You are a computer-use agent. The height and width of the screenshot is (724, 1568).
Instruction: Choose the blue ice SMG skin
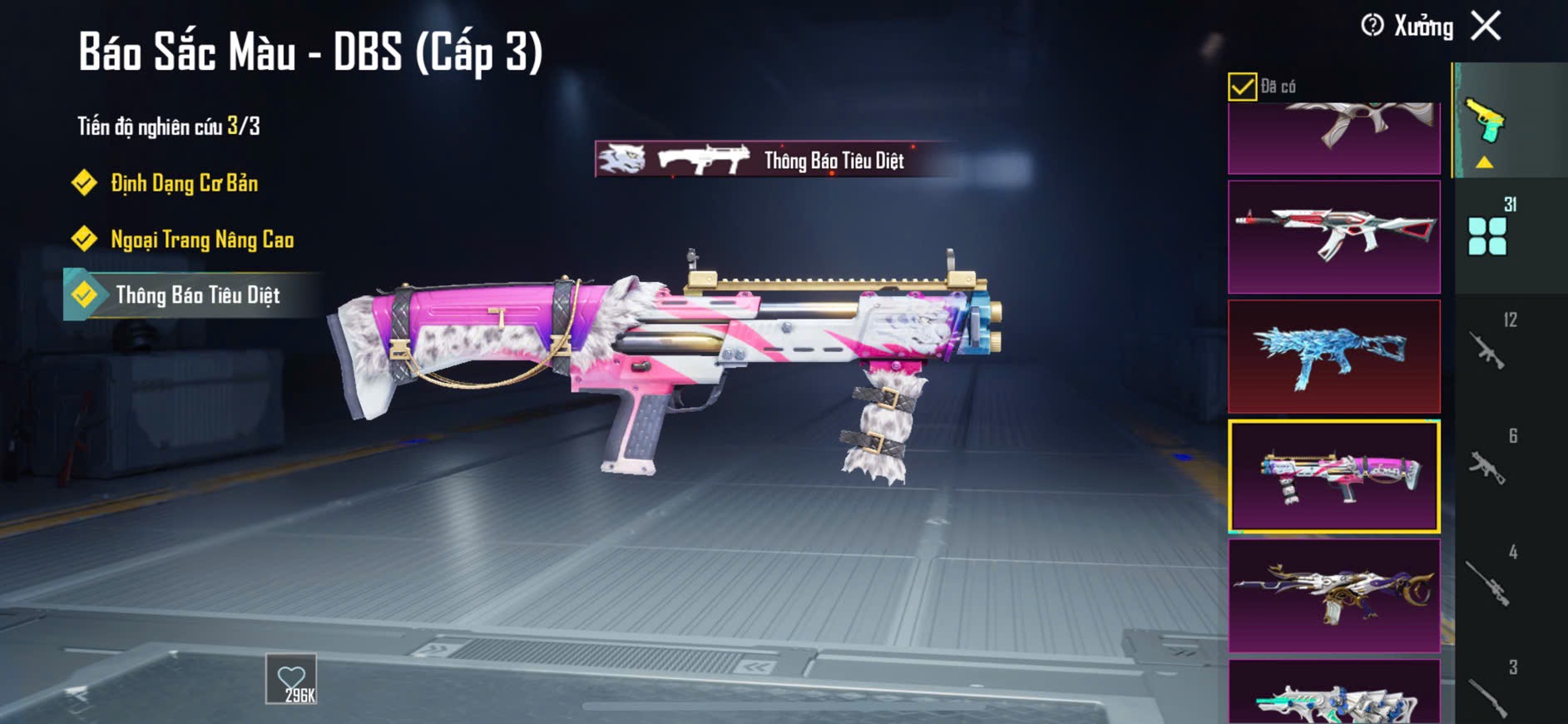[1333, 356]
